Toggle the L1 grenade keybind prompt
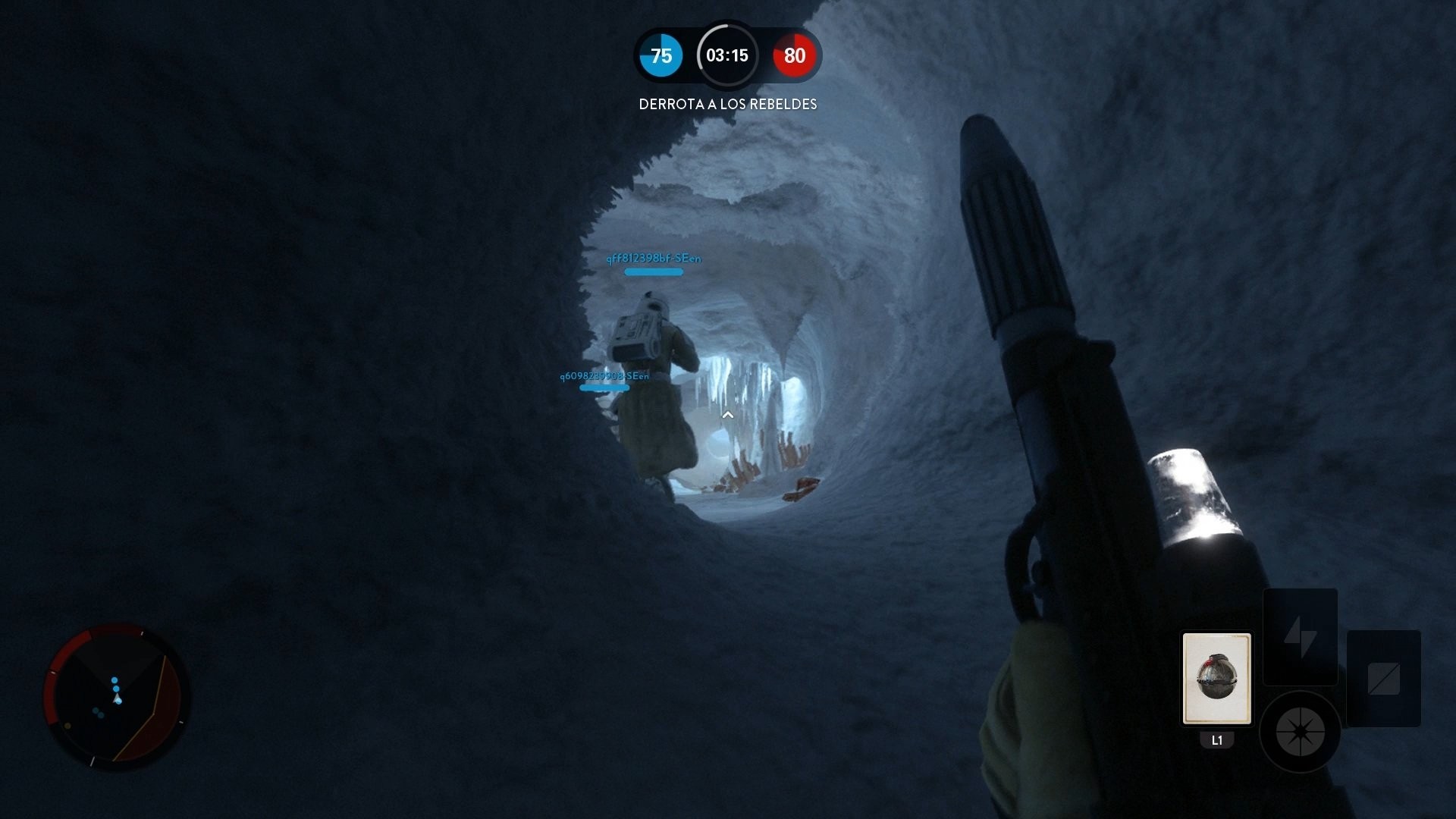 [1215, 742]
